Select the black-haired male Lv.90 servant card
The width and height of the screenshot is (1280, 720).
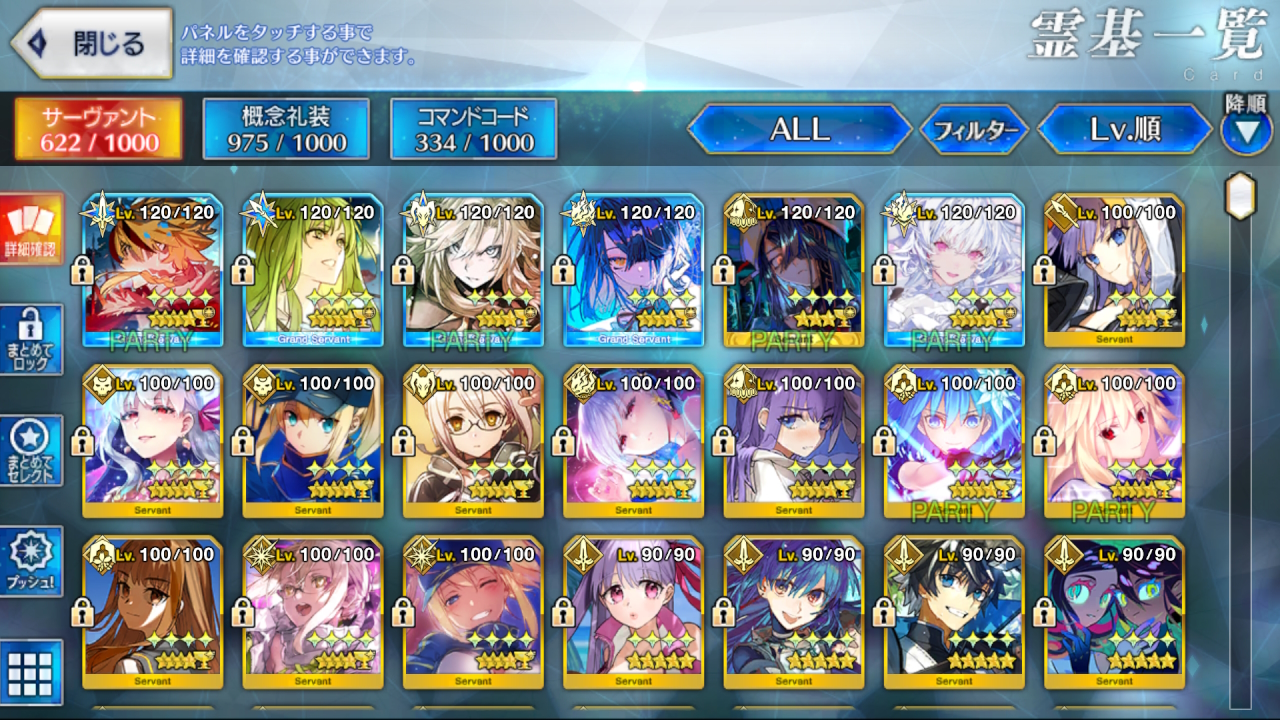954,612
